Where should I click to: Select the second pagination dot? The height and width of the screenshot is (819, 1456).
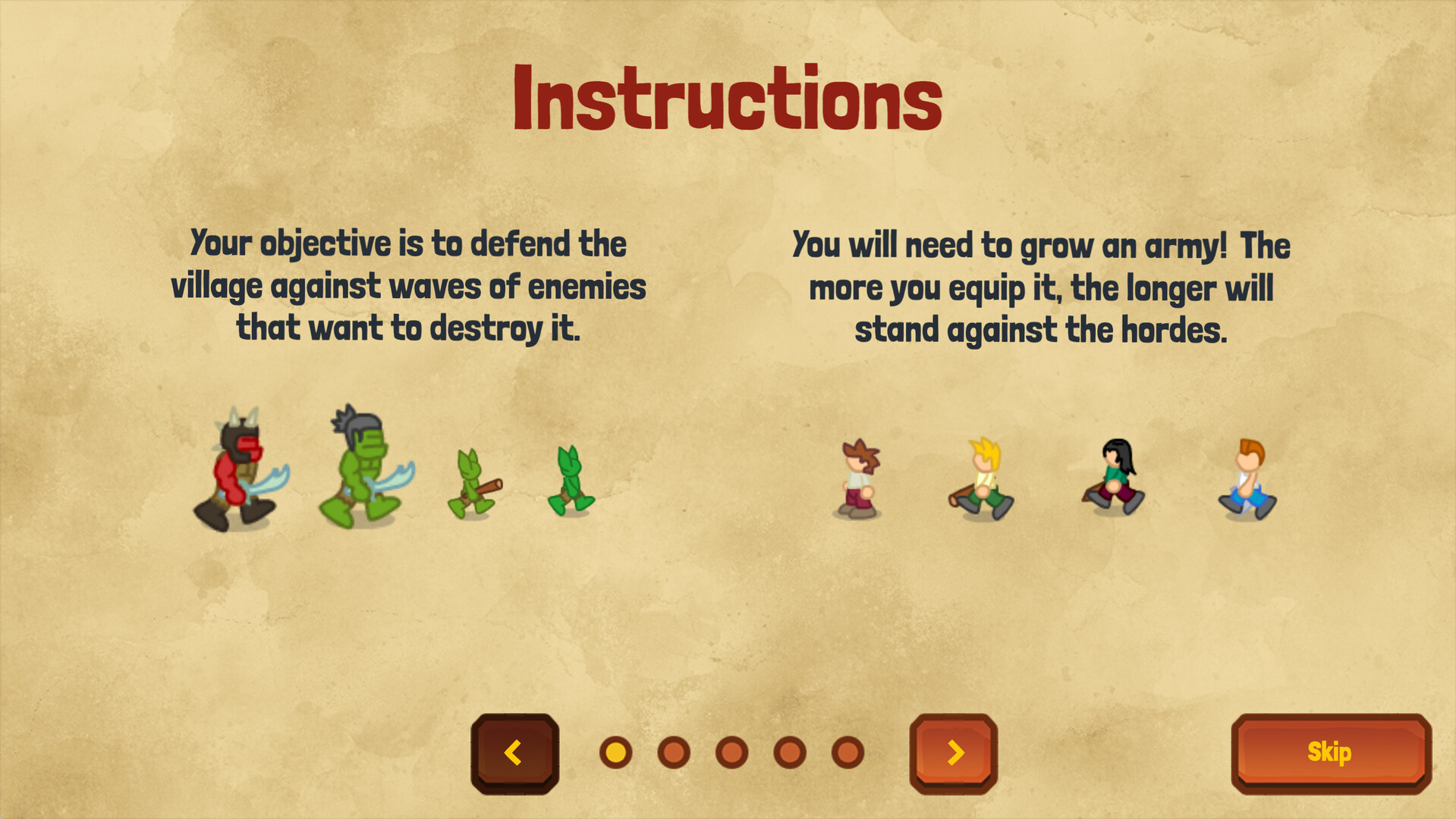(x=673, y=753)
